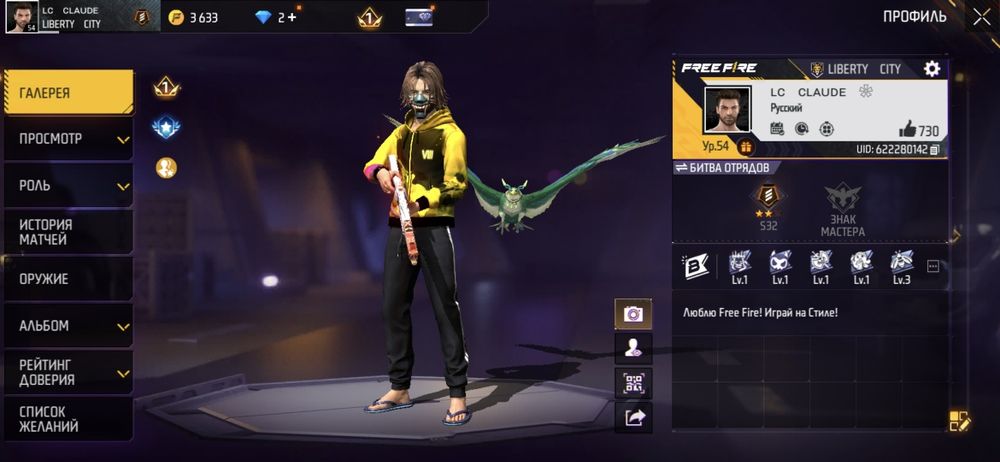Share the profile using arrow button
This screenshot has height=462, width=1000.
coord(633,418)
